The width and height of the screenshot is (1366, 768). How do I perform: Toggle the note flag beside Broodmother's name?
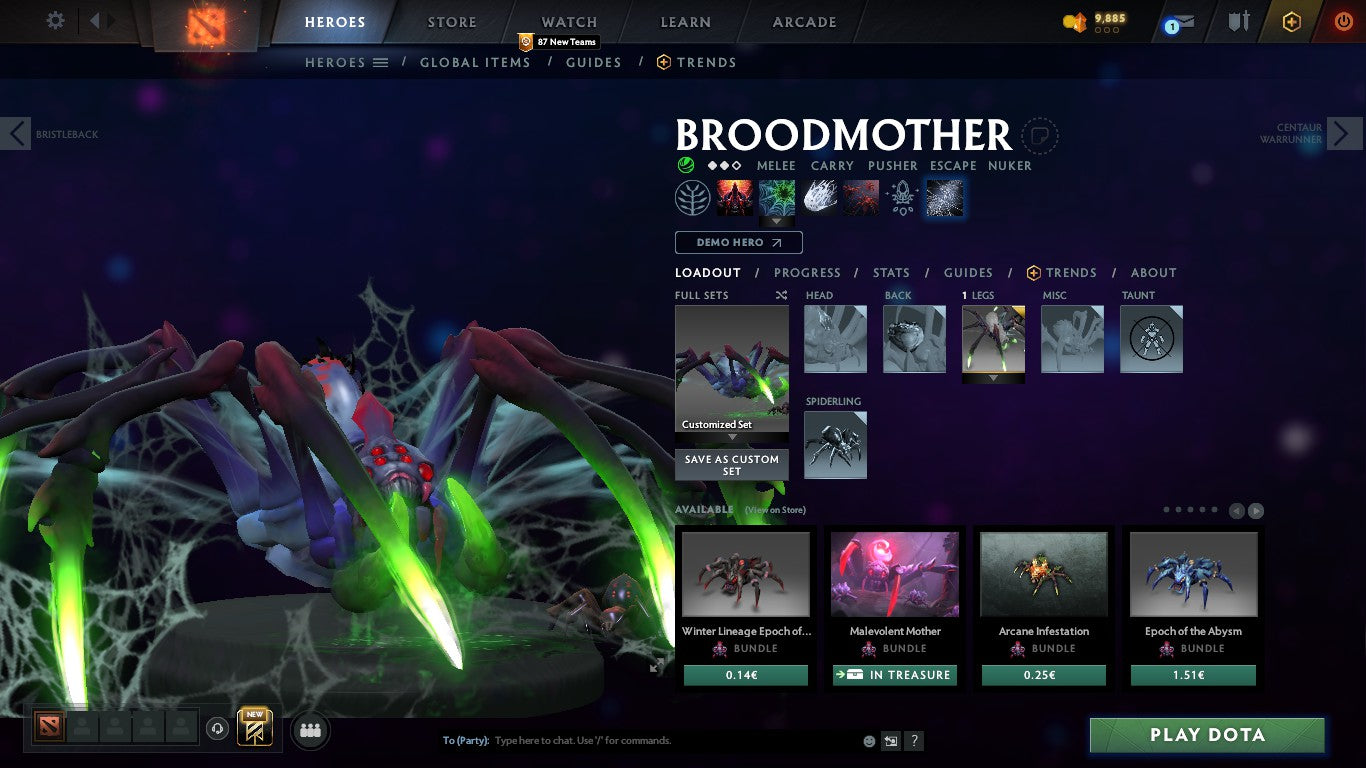coord(1040,137)
